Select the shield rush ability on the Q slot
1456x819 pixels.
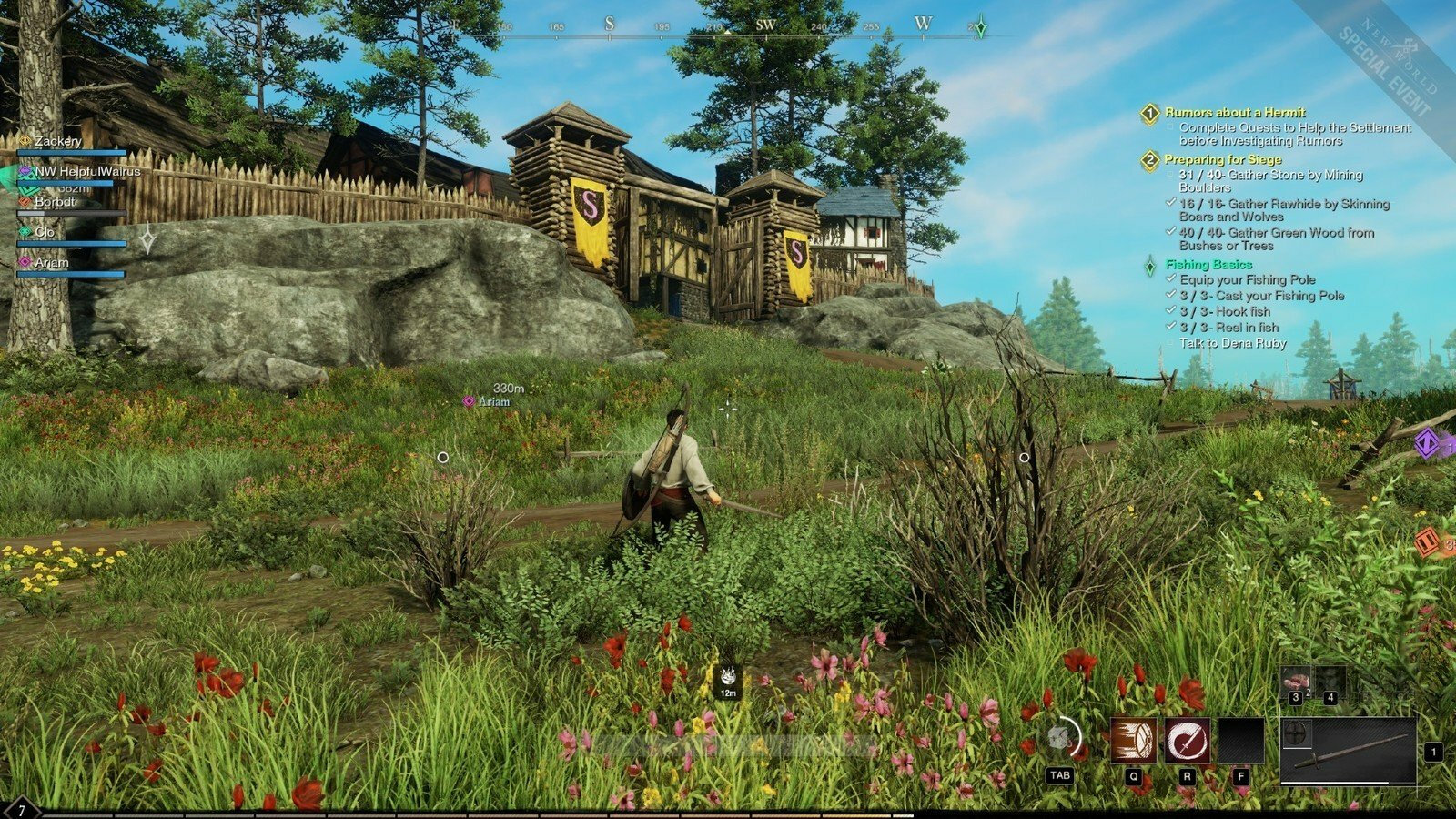click(x=1133, y=740)
